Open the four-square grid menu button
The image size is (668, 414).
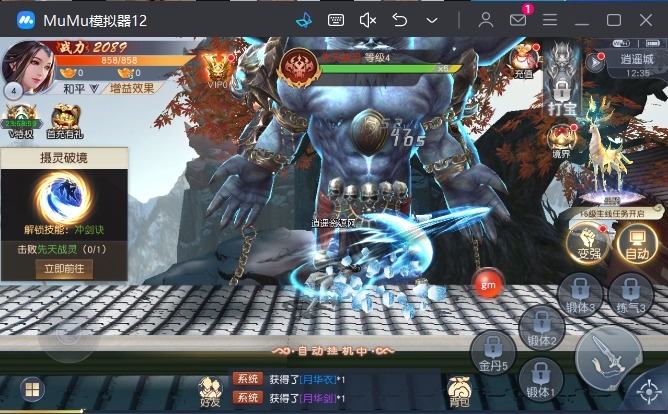(31, 389)
